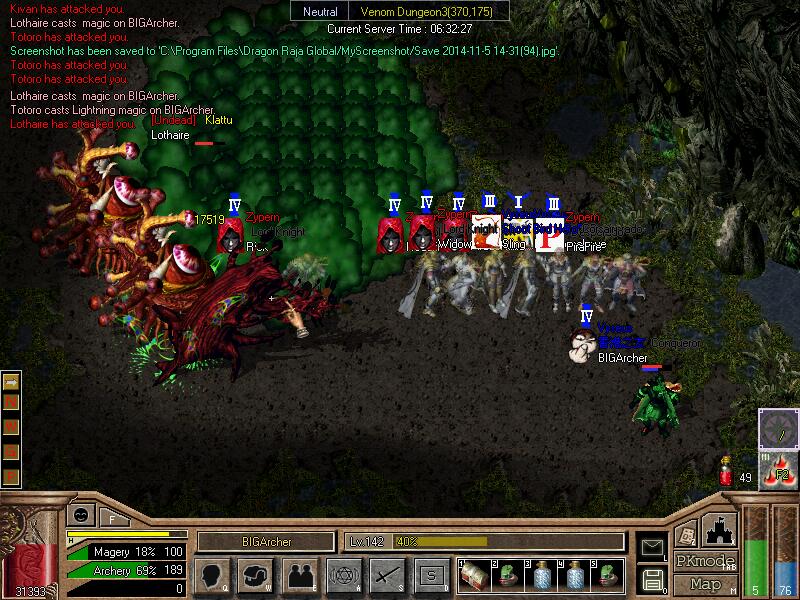
Task: Open the mail envelope button
Action: pyautogui.click(x=652, y=546)
